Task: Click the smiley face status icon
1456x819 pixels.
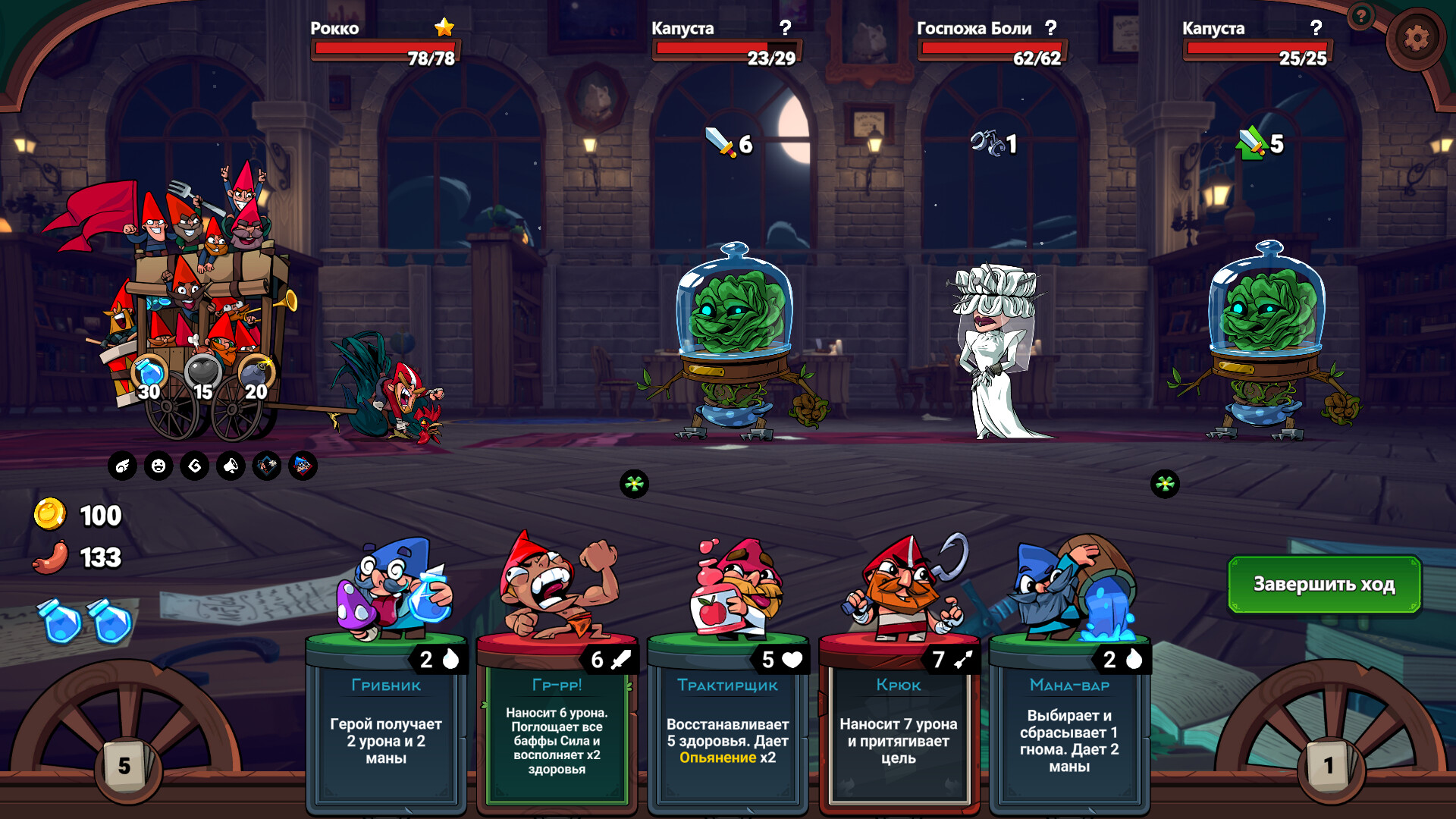Action: [158, 466]
